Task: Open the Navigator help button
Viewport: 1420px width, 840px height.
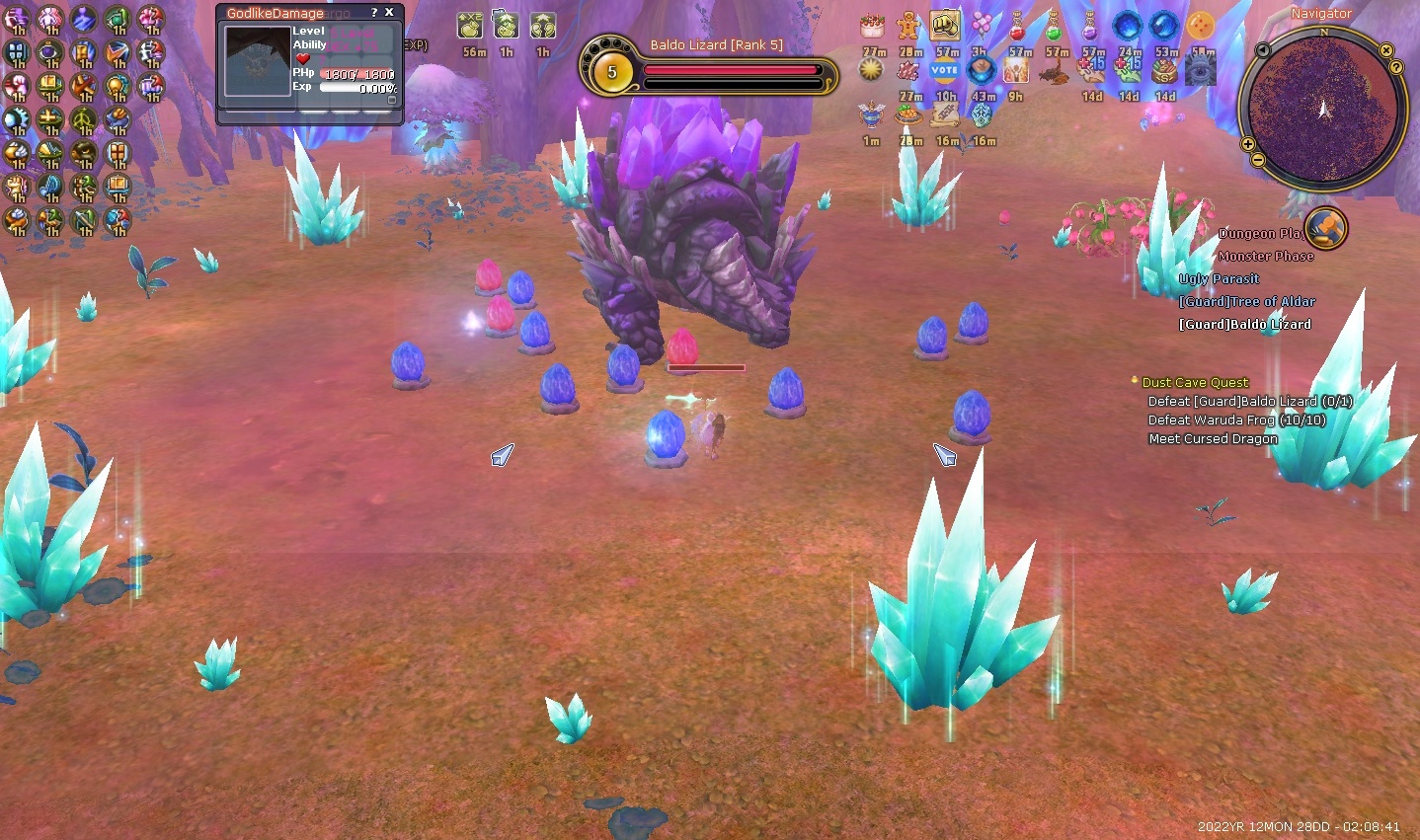Action: pyautogui.click(x=1396, y=67)
